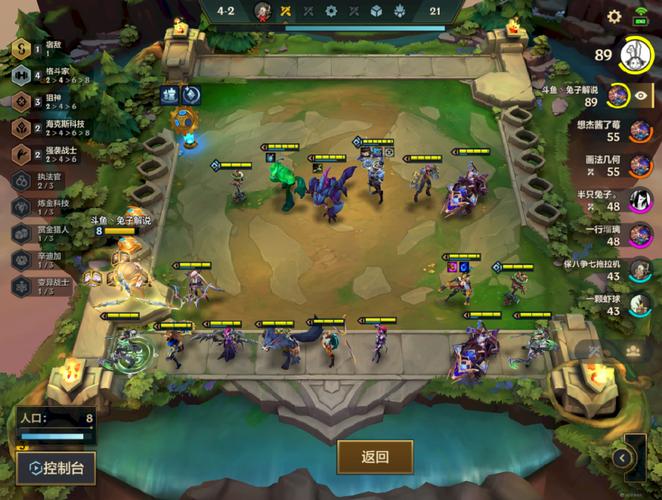
Task: Show the 赏金猎人 trait details
Action: click(50, 232)
